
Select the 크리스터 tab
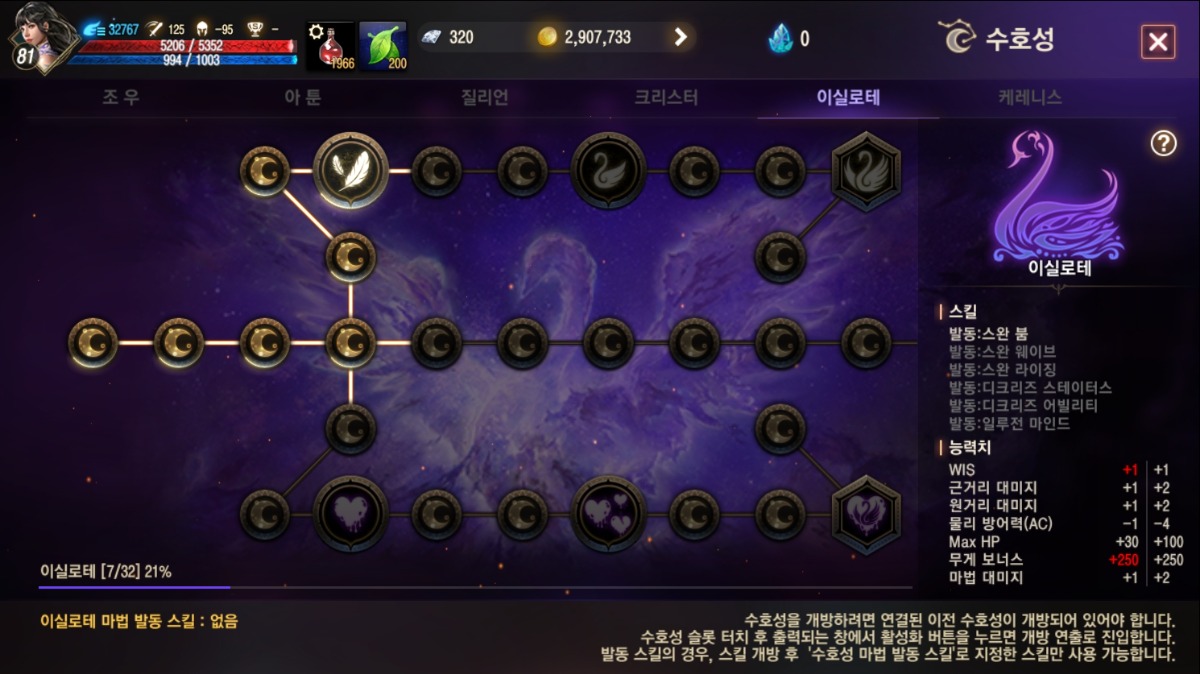coord(666,98)
